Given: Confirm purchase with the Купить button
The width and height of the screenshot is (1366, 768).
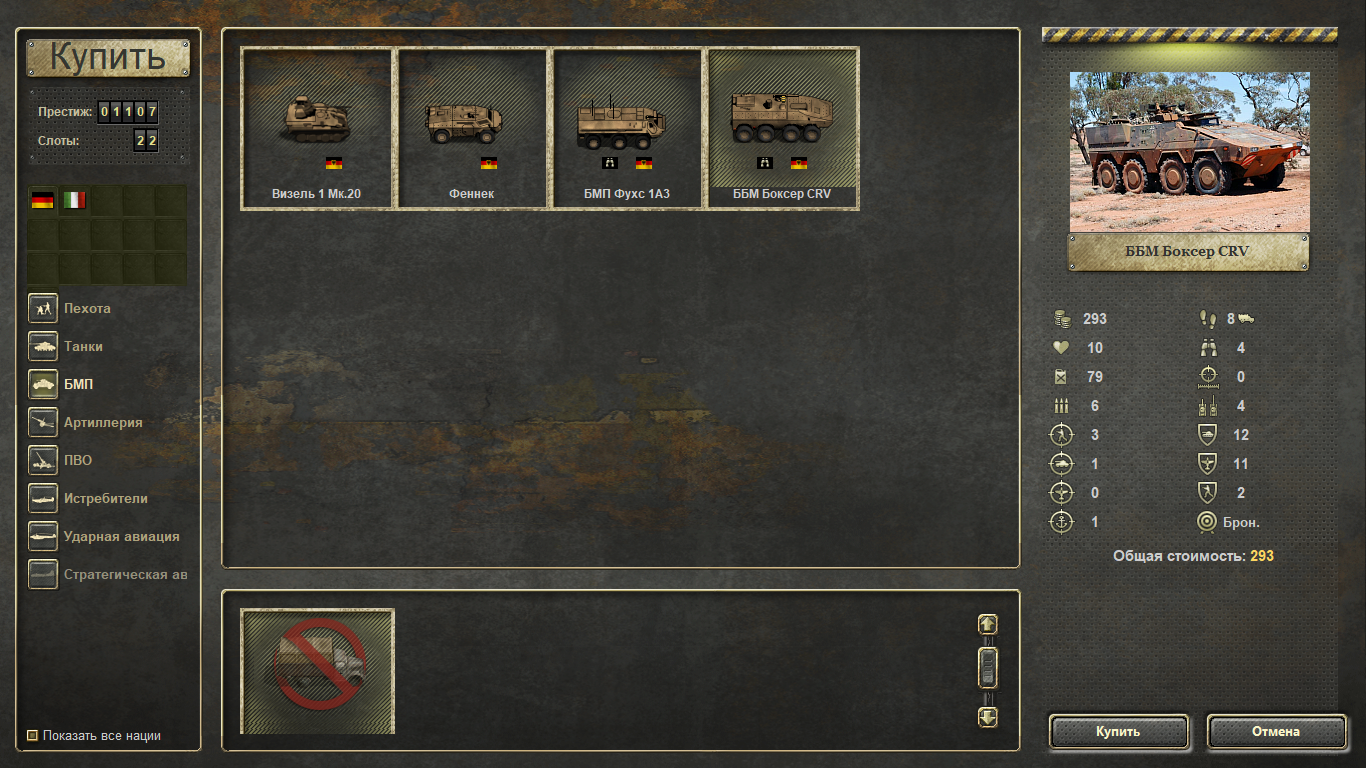Looking at the screenshot, I should point(1118,732).
